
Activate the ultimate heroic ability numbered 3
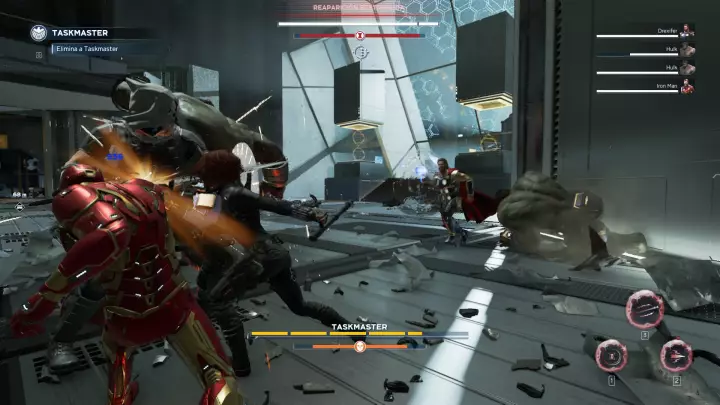click(645, 308)
